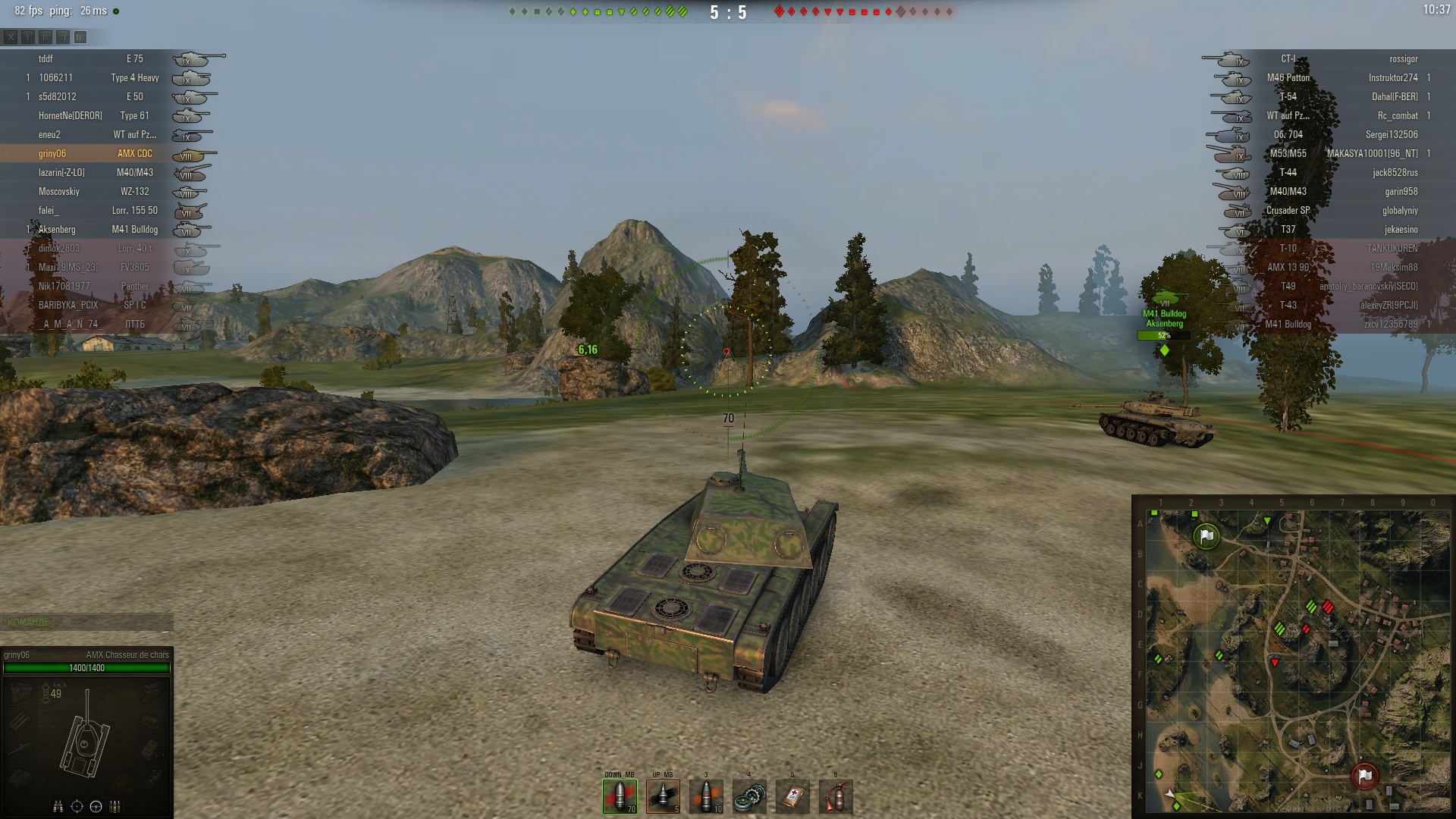1456x819 pixels.
Task: Switch to the premium shell with 5 rounds
Action: point(663,796)
